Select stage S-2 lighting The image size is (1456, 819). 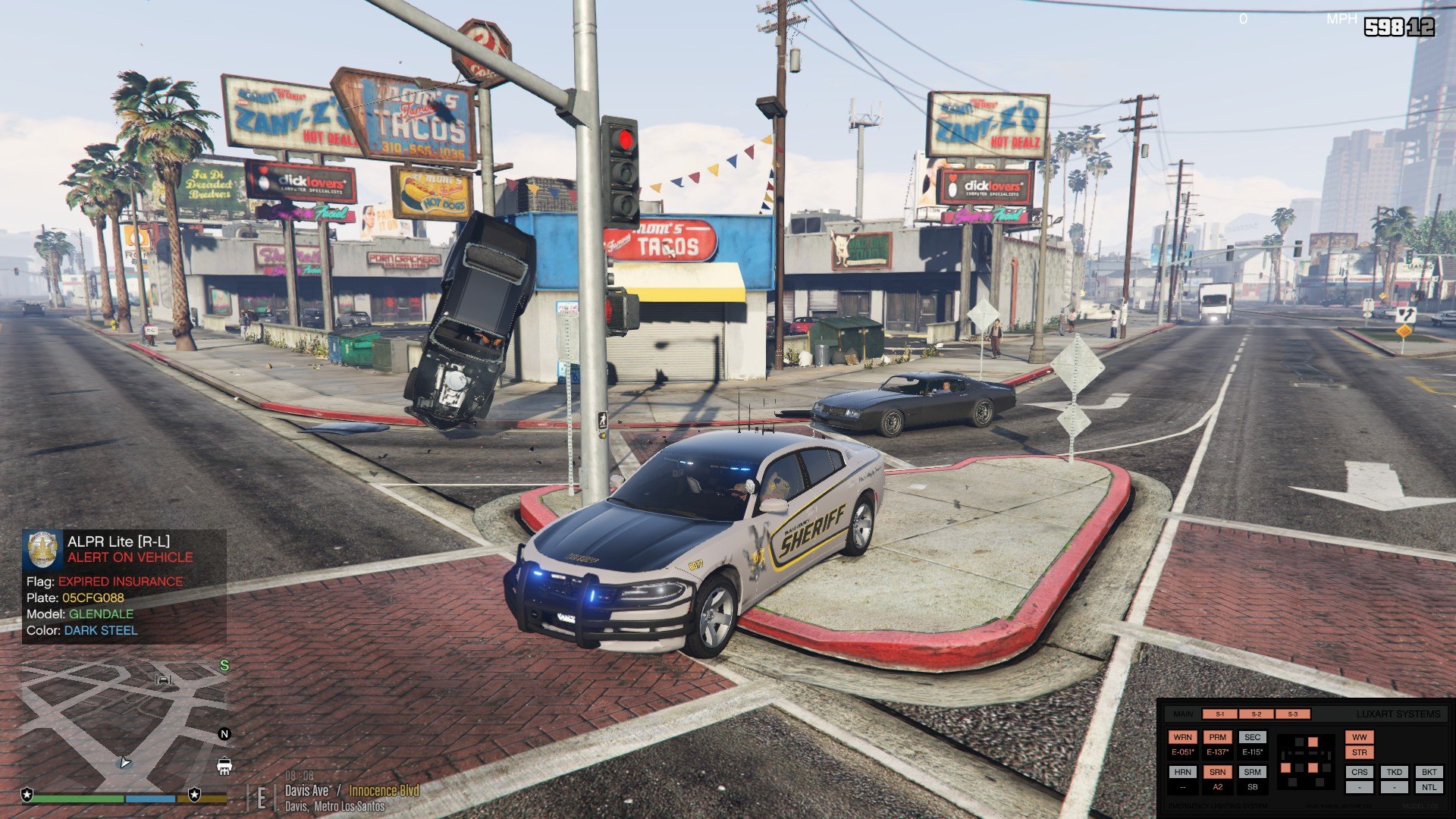(x=1256, y=714)
